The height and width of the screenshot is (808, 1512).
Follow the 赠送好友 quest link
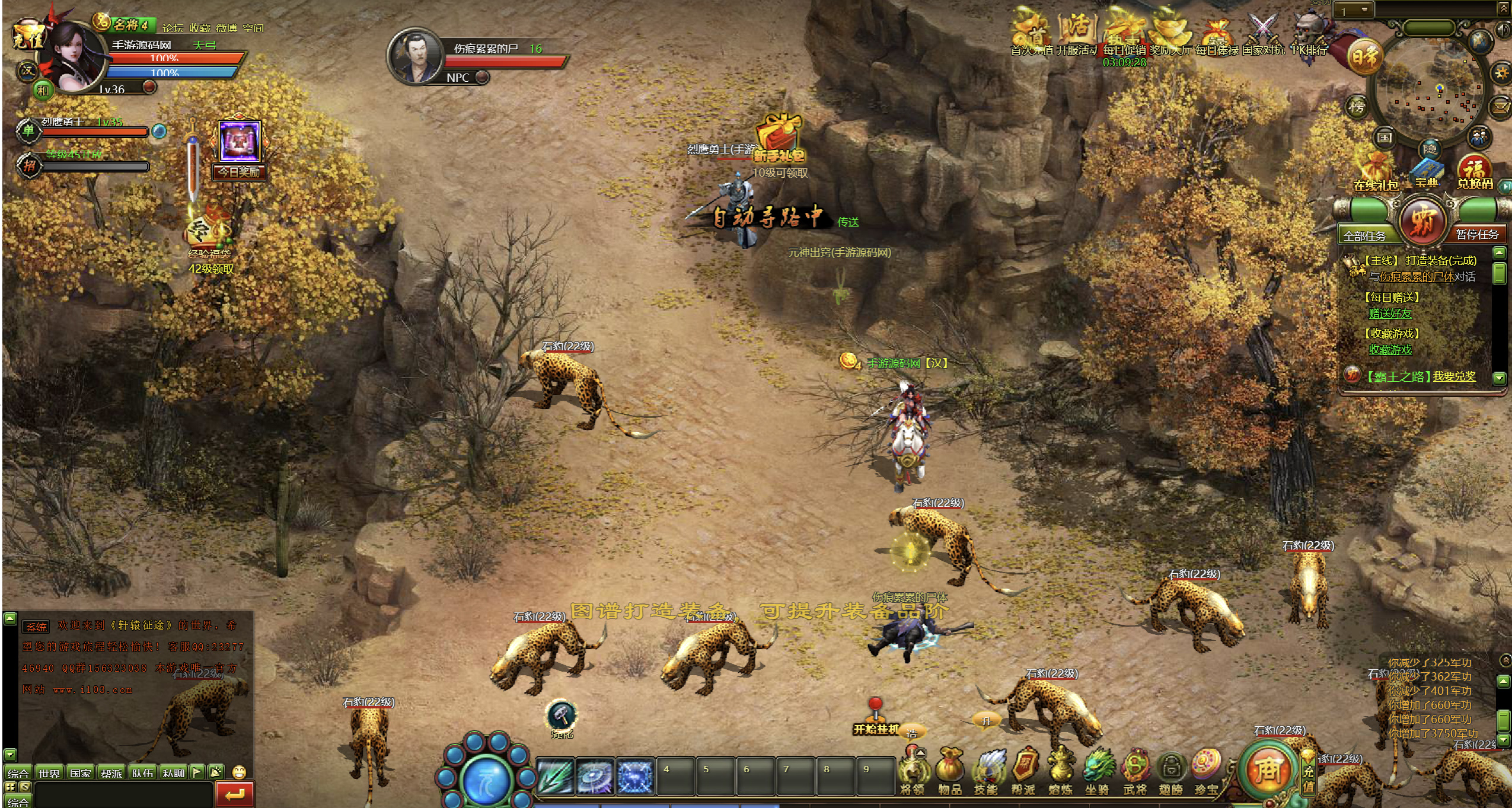(1389, 313)
